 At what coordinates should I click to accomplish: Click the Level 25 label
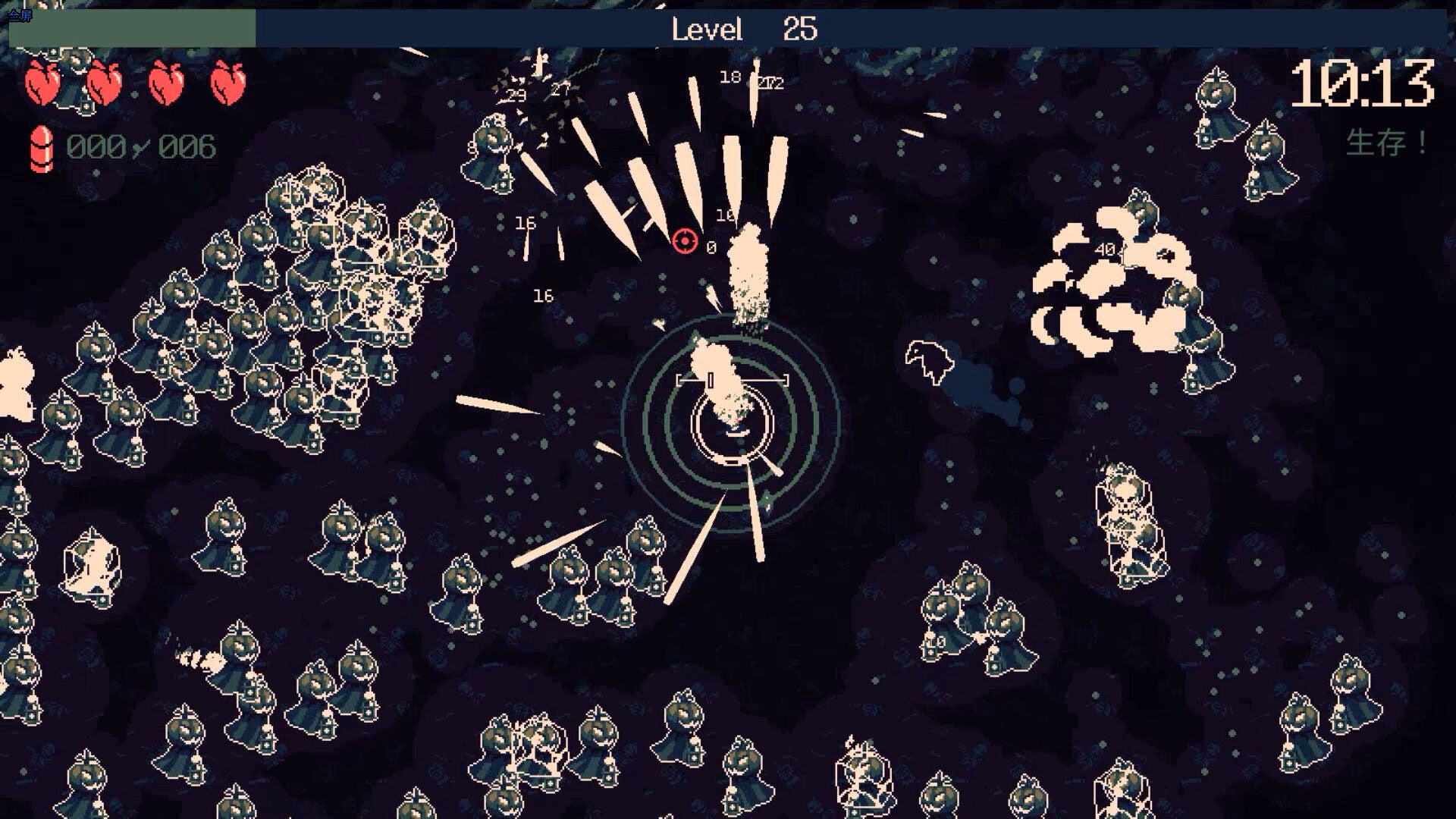(x=743, y=29)
